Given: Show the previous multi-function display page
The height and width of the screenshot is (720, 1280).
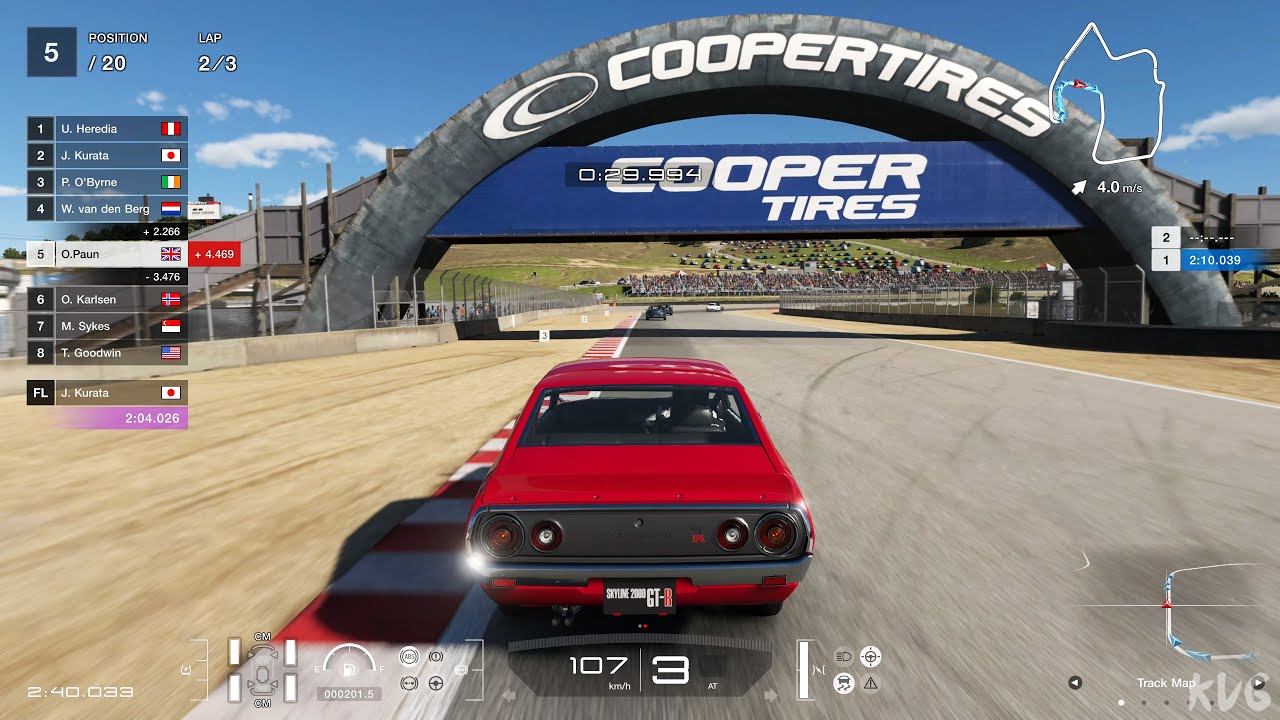Looking at the screenshot, I should (1075, 683).
